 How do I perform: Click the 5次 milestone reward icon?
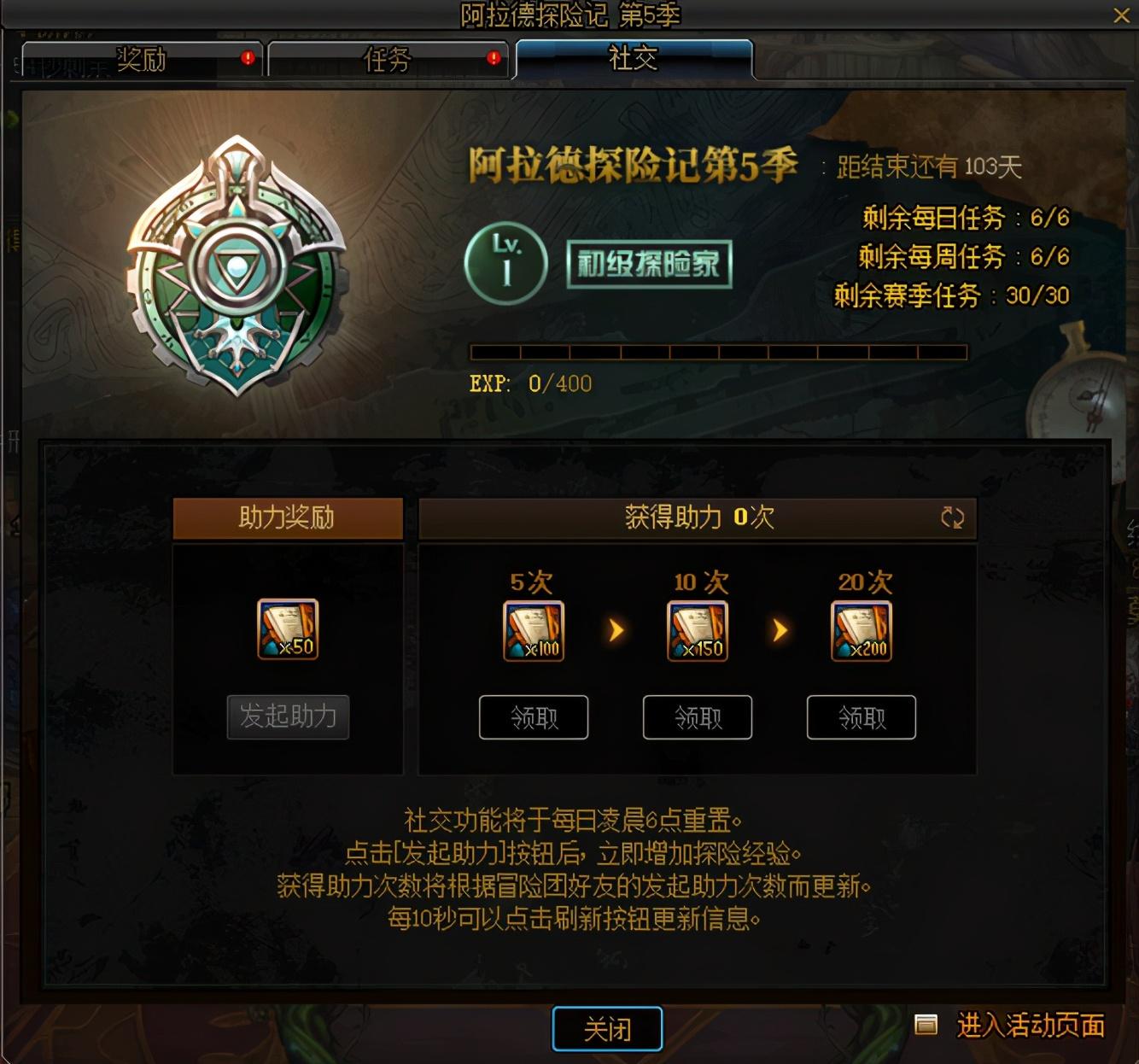tap(533, 629)
